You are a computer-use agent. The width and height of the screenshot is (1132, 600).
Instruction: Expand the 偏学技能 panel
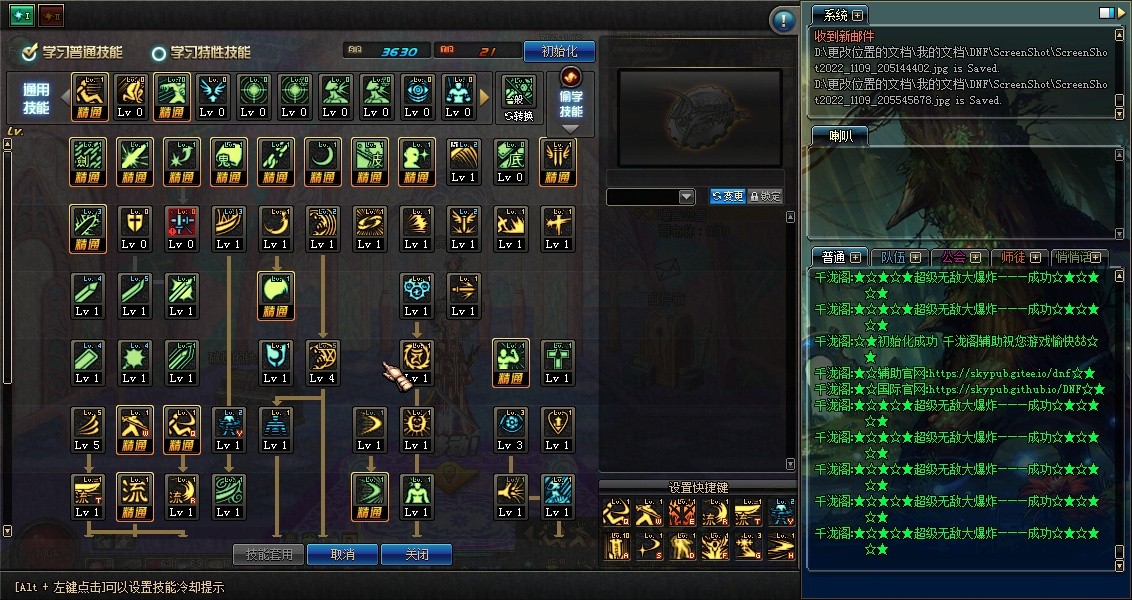tap(571, 101)
